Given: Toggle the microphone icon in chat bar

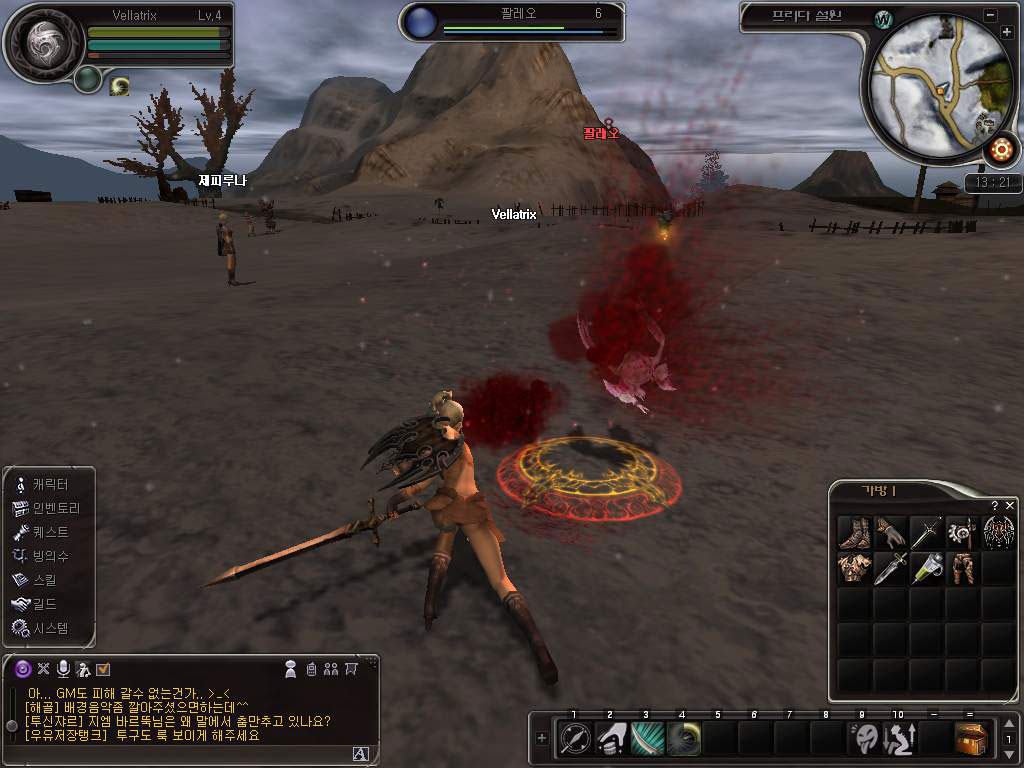Looking at the screenshot, I should click(x=63, y=668).
